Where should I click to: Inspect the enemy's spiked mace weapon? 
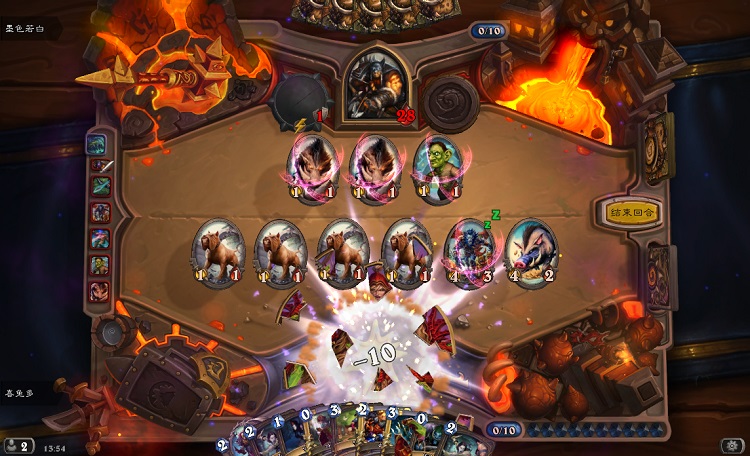click(x=298, y=100)
